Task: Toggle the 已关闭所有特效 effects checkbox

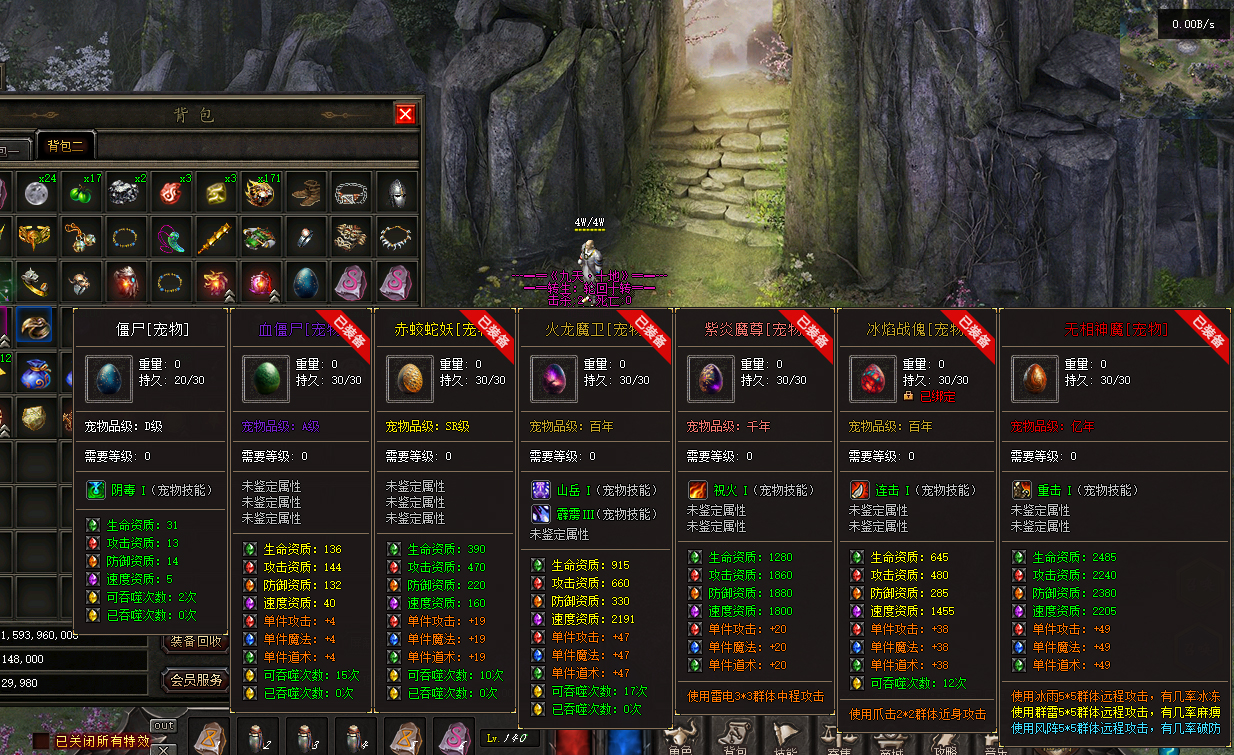Action: [40, 741]
